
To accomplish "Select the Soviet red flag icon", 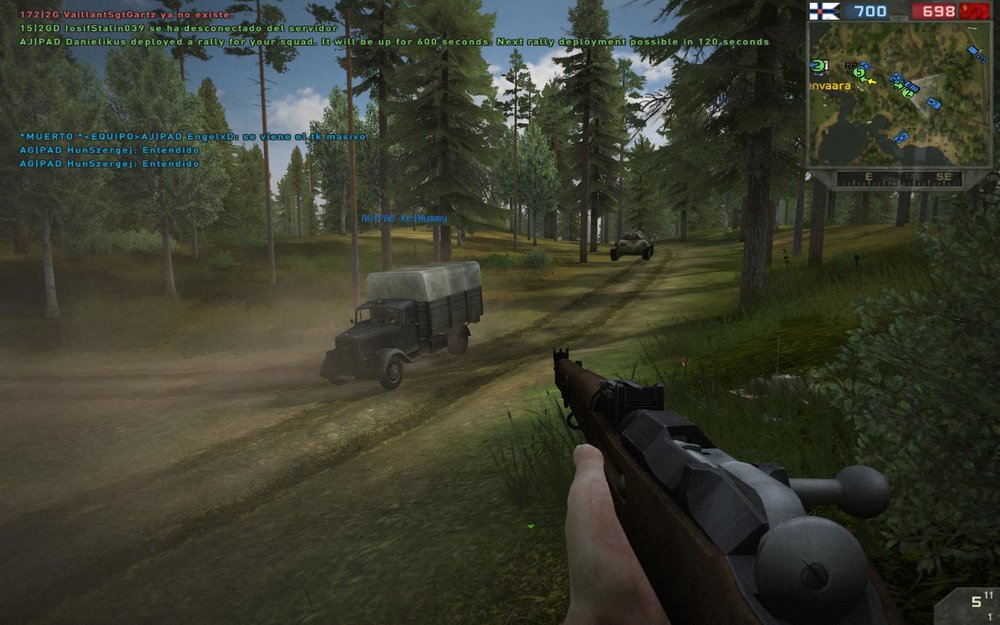I will pyautogui.click(x=976, y=11).
